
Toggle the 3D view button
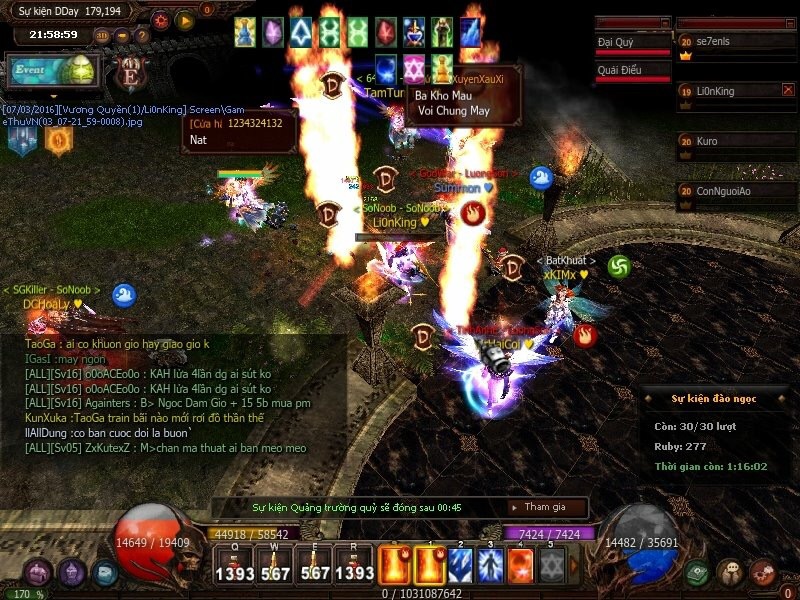(x=104, y=35)
